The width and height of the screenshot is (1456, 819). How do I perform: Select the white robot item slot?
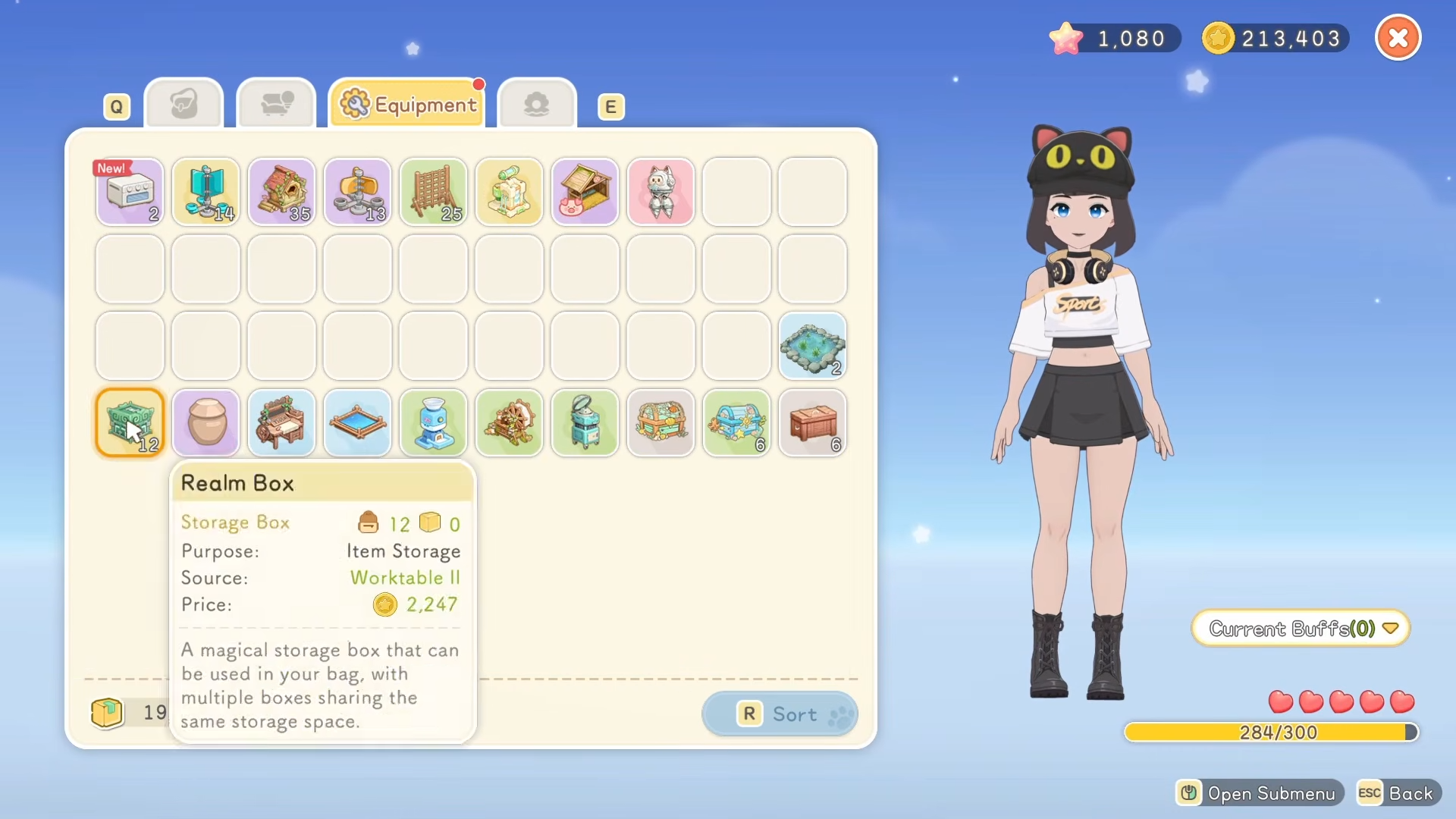pos(661,192)
